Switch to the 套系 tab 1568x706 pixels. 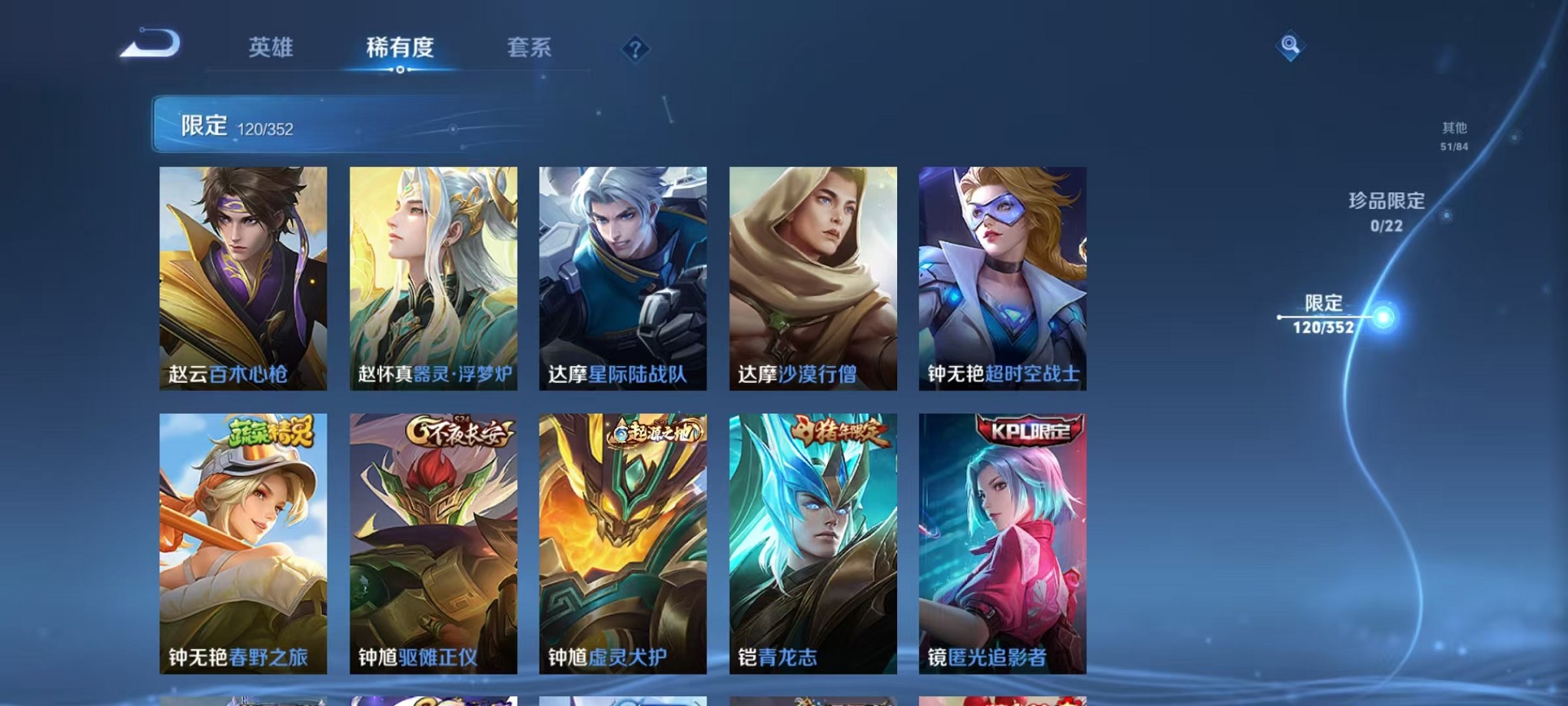(x=529, y=48)
